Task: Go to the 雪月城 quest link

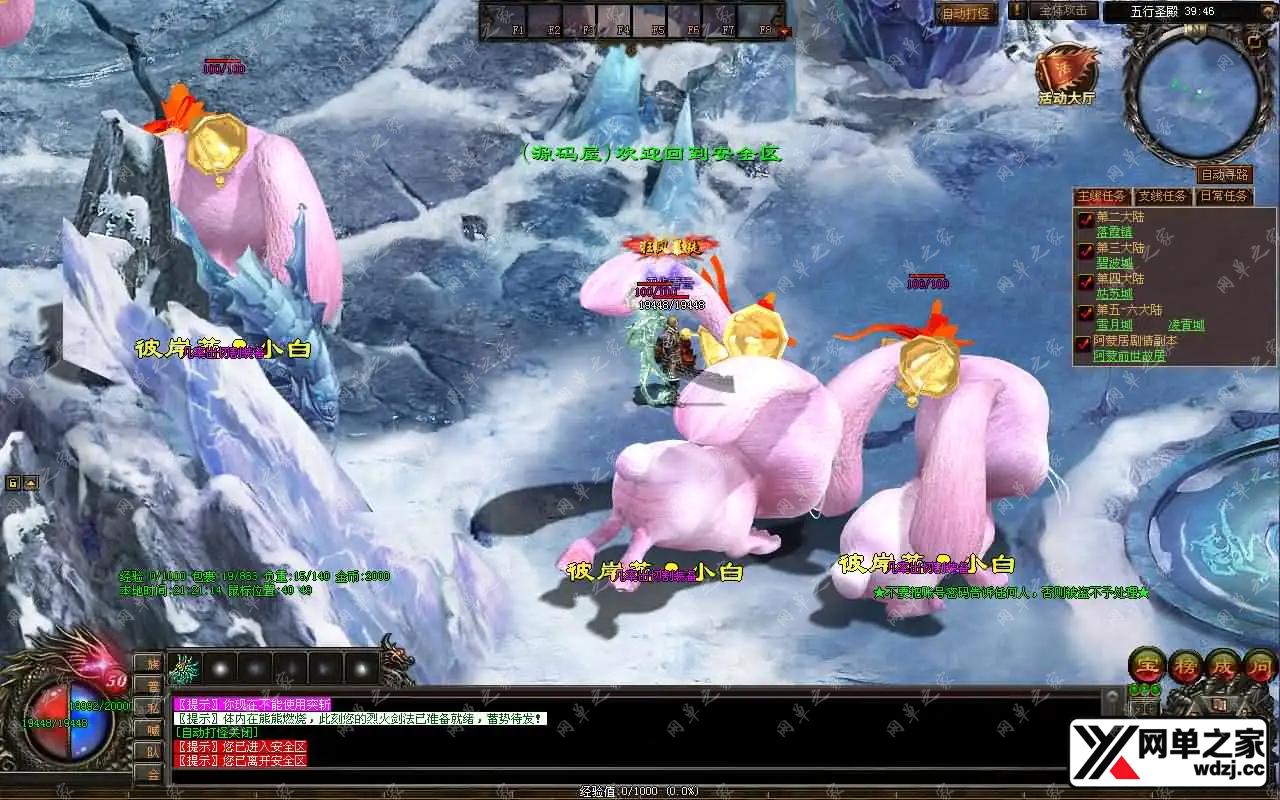Action: 1114,325
